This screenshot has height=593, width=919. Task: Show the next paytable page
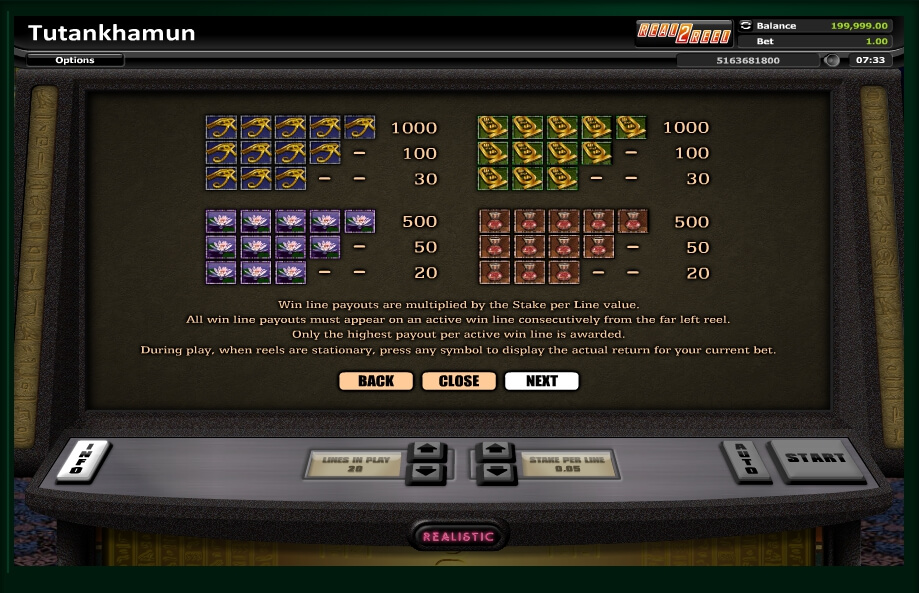pyautogui.click(x=541, y=381)
